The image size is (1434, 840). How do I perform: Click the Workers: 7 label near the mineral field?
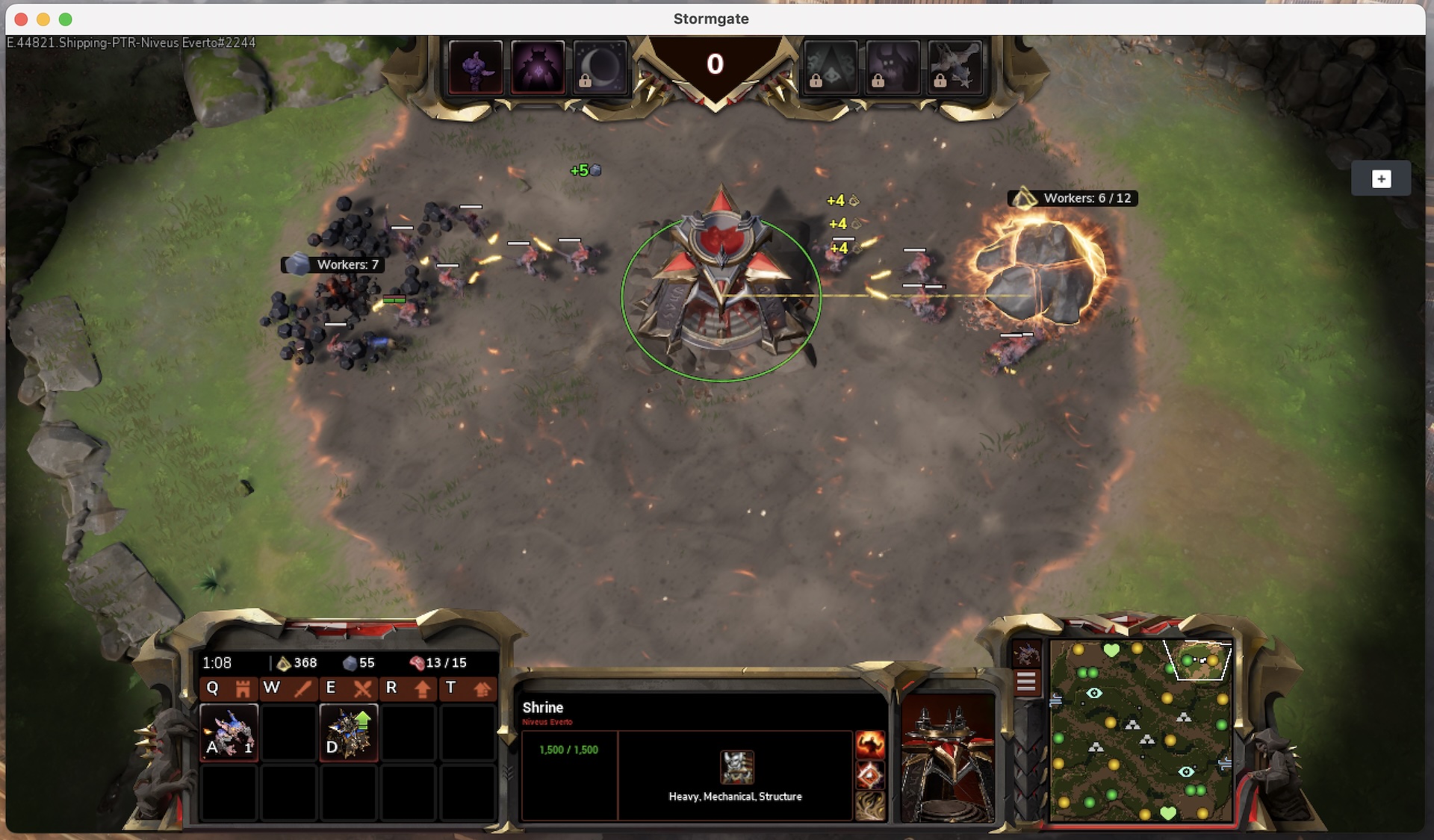coord(334,264)
